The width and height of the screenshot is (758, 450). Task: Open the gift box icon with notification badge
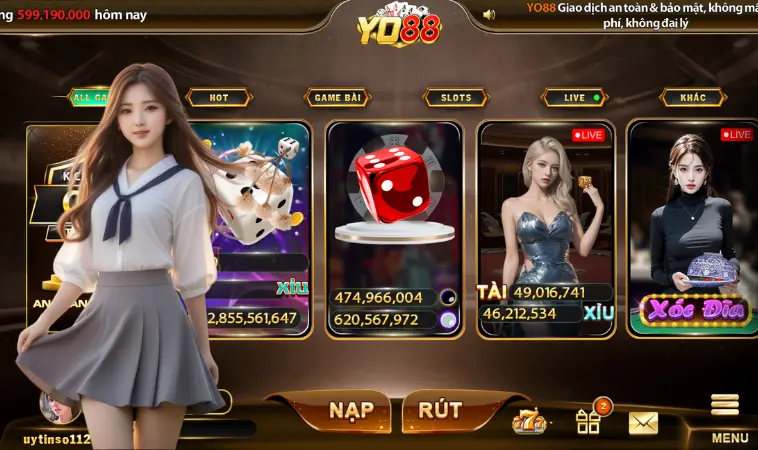click(x=588, y=421)
